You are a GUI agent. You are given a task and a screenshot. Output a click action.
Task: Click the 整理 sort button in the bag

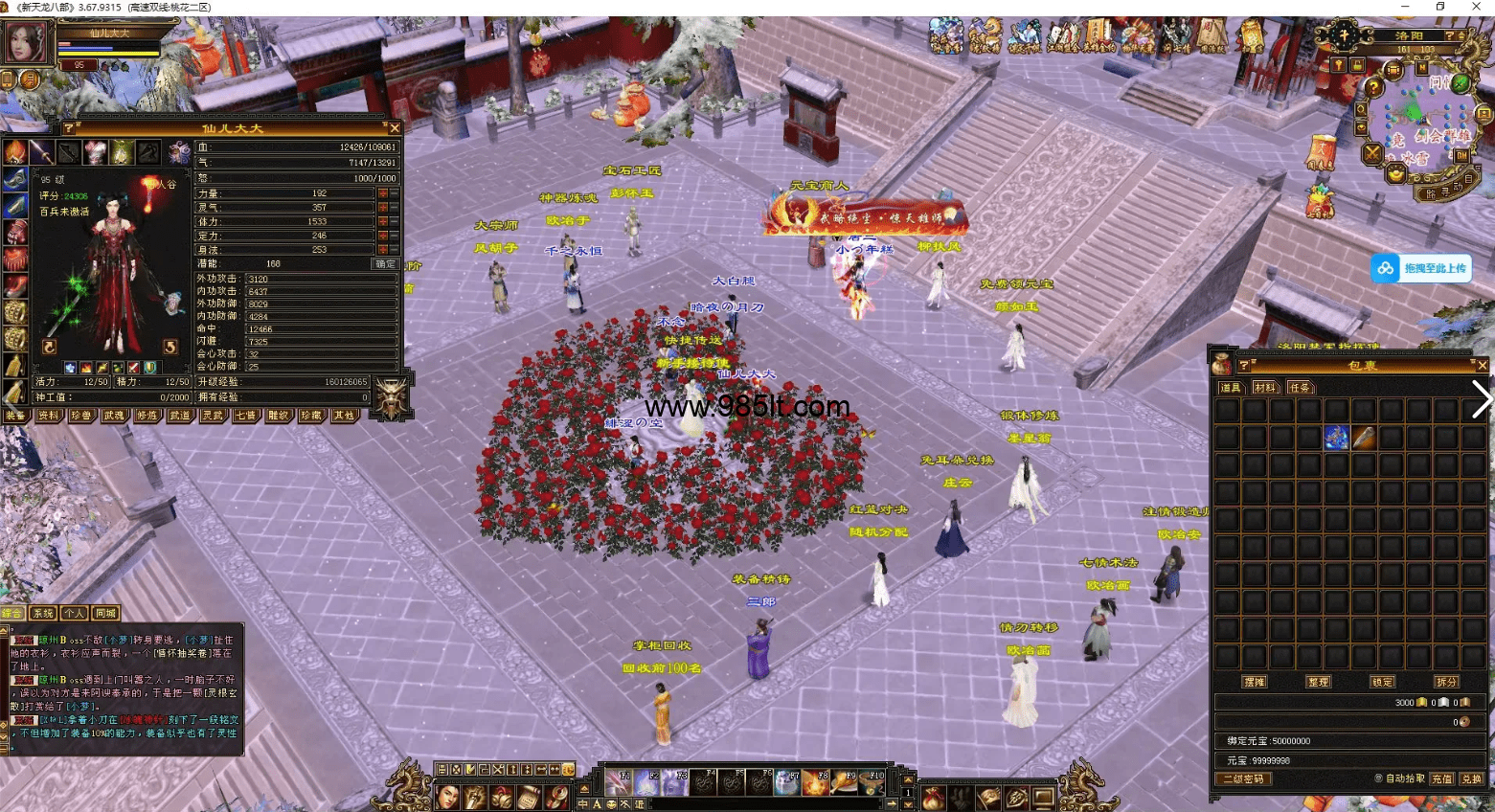point(1318,682)
